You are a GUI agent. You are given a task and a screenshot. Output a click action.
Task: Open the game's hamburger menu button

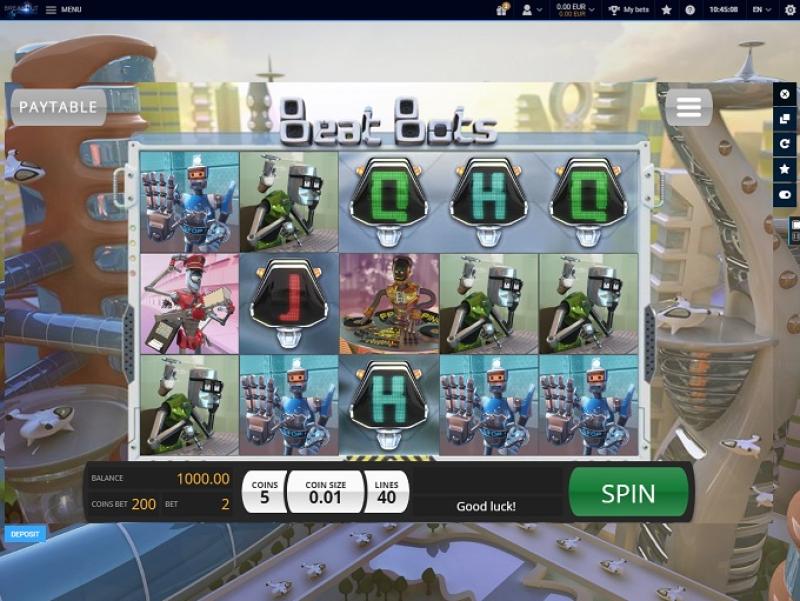coord(688,107)
